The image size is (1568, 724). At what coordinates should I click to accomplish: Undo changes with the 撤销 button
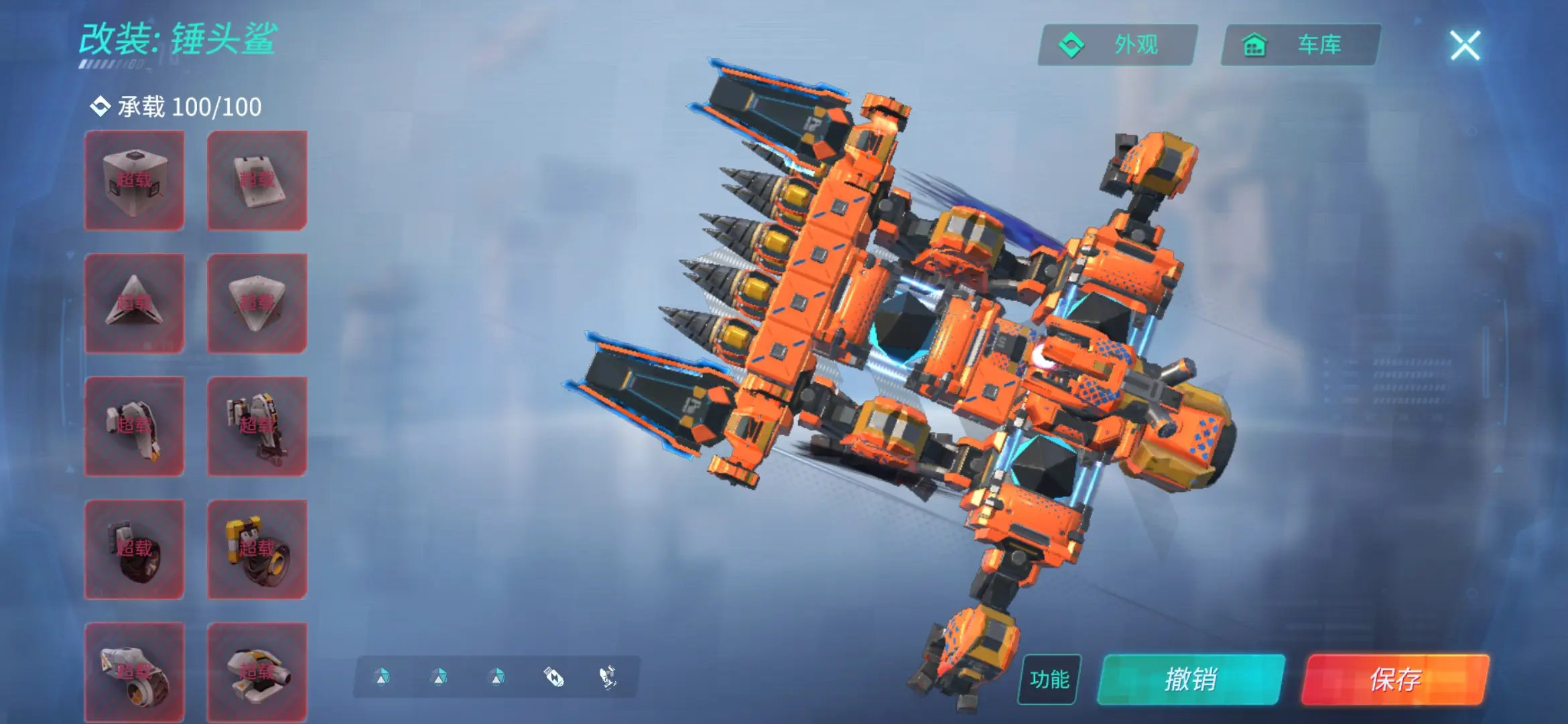pyautogui.click(x=1191, y=679)
